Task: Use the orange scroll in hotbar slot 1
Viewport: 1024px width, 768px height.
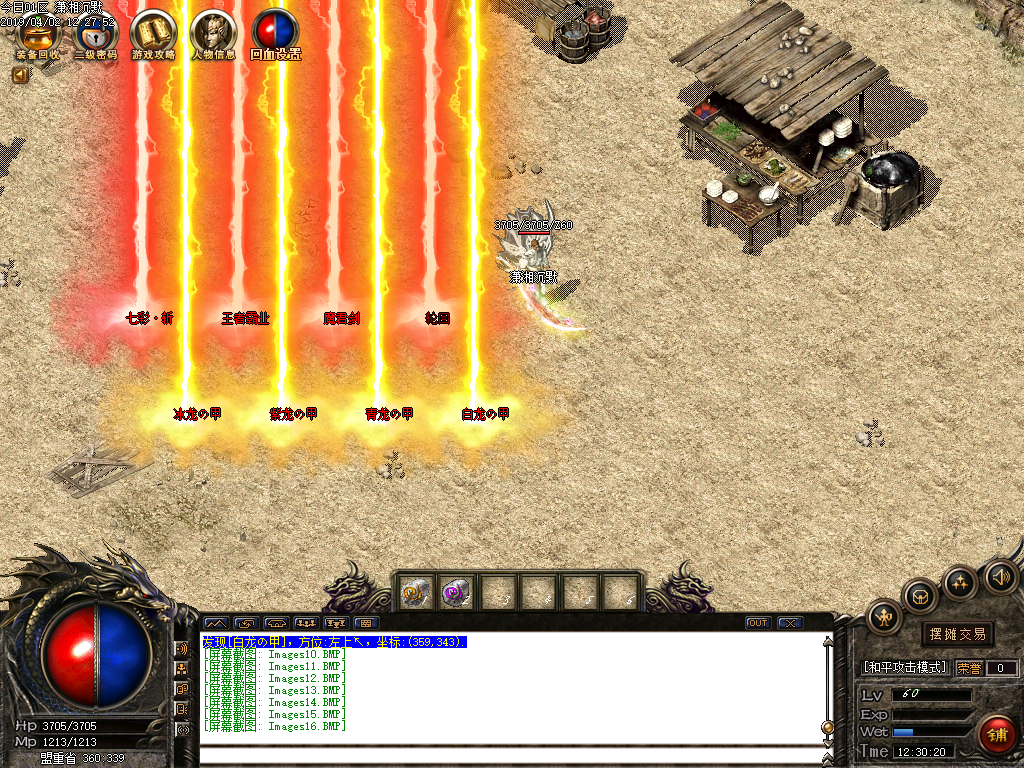Action: point(414,593)
